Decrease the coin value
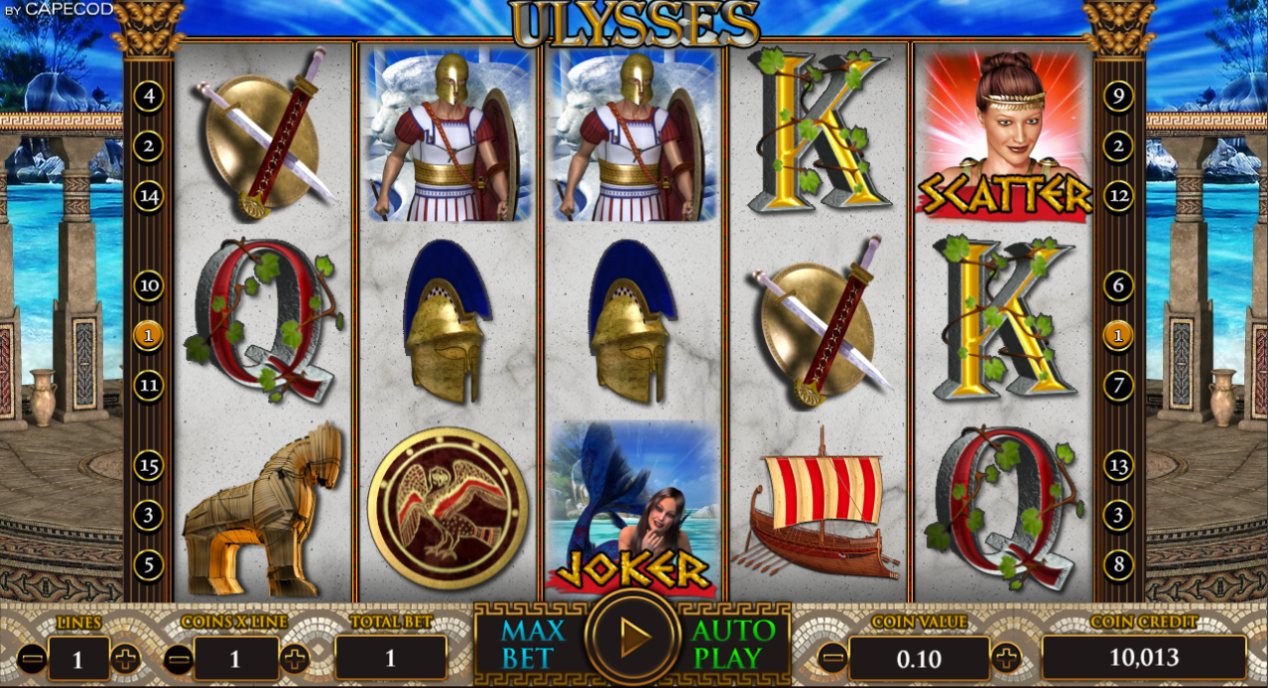The height and width of the screenshot is (688, 1268). [x=832, y=658]
